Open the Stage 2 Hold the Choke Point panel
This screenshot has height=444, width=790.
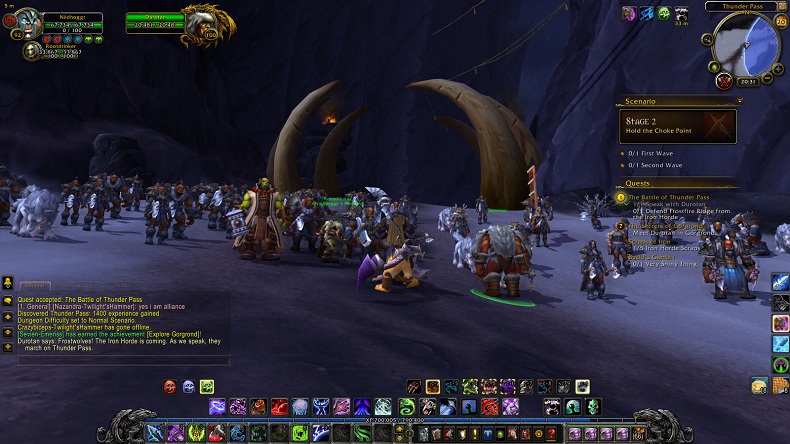pos(677,126)
